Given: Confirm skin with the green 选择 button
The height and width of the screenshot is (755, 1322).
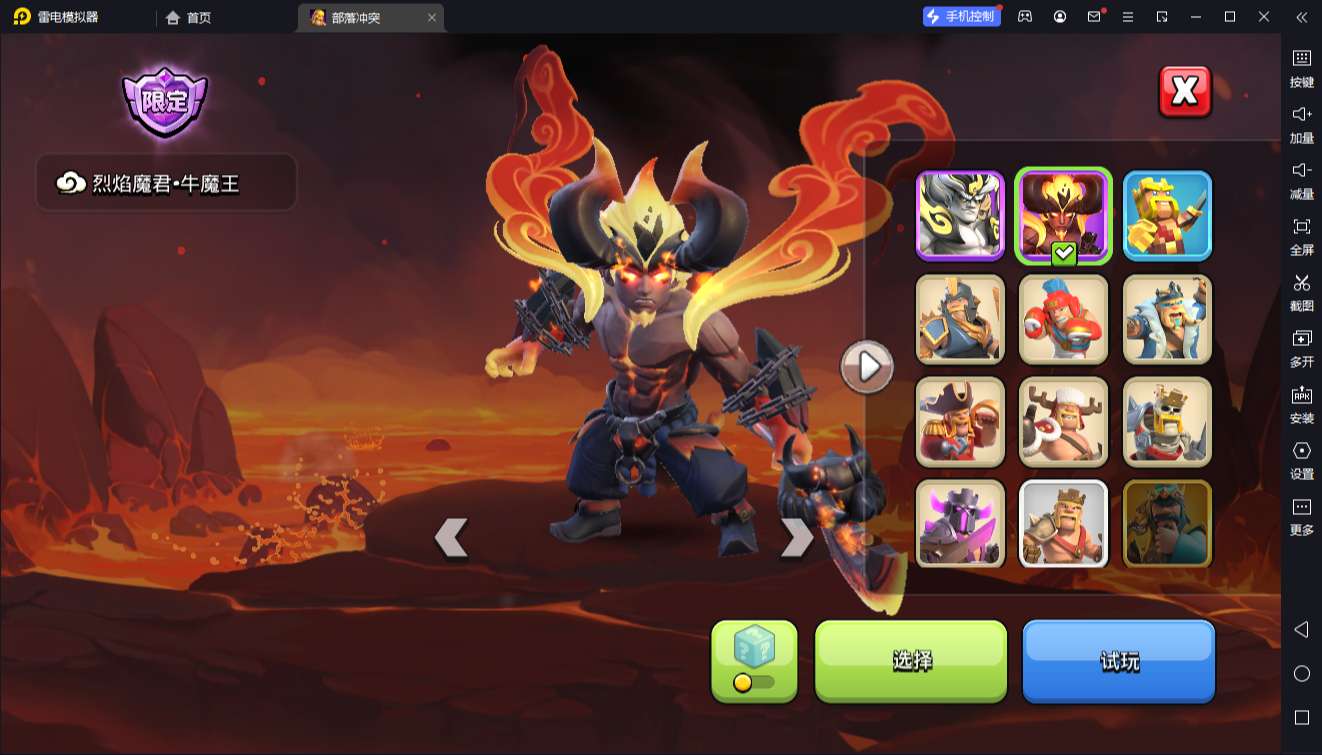Looking at the screenshot, I should (911, 660).
